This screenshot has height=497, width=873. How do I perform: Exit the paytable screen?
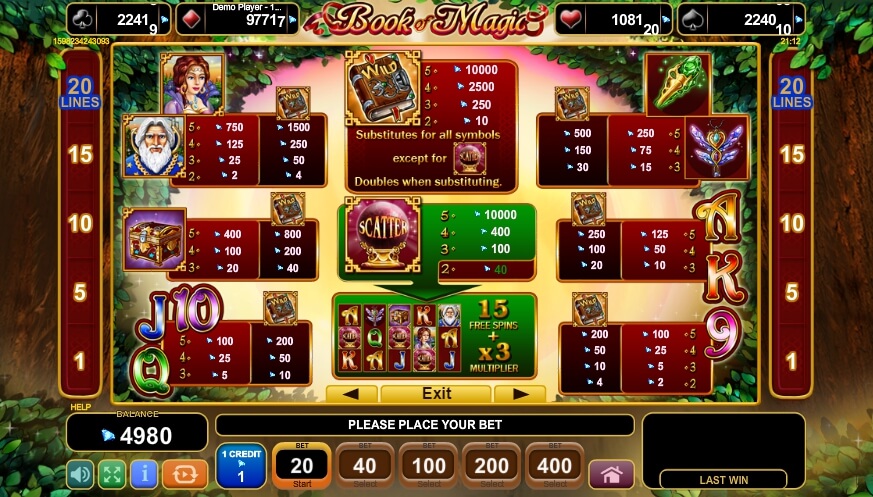point(436,394)
